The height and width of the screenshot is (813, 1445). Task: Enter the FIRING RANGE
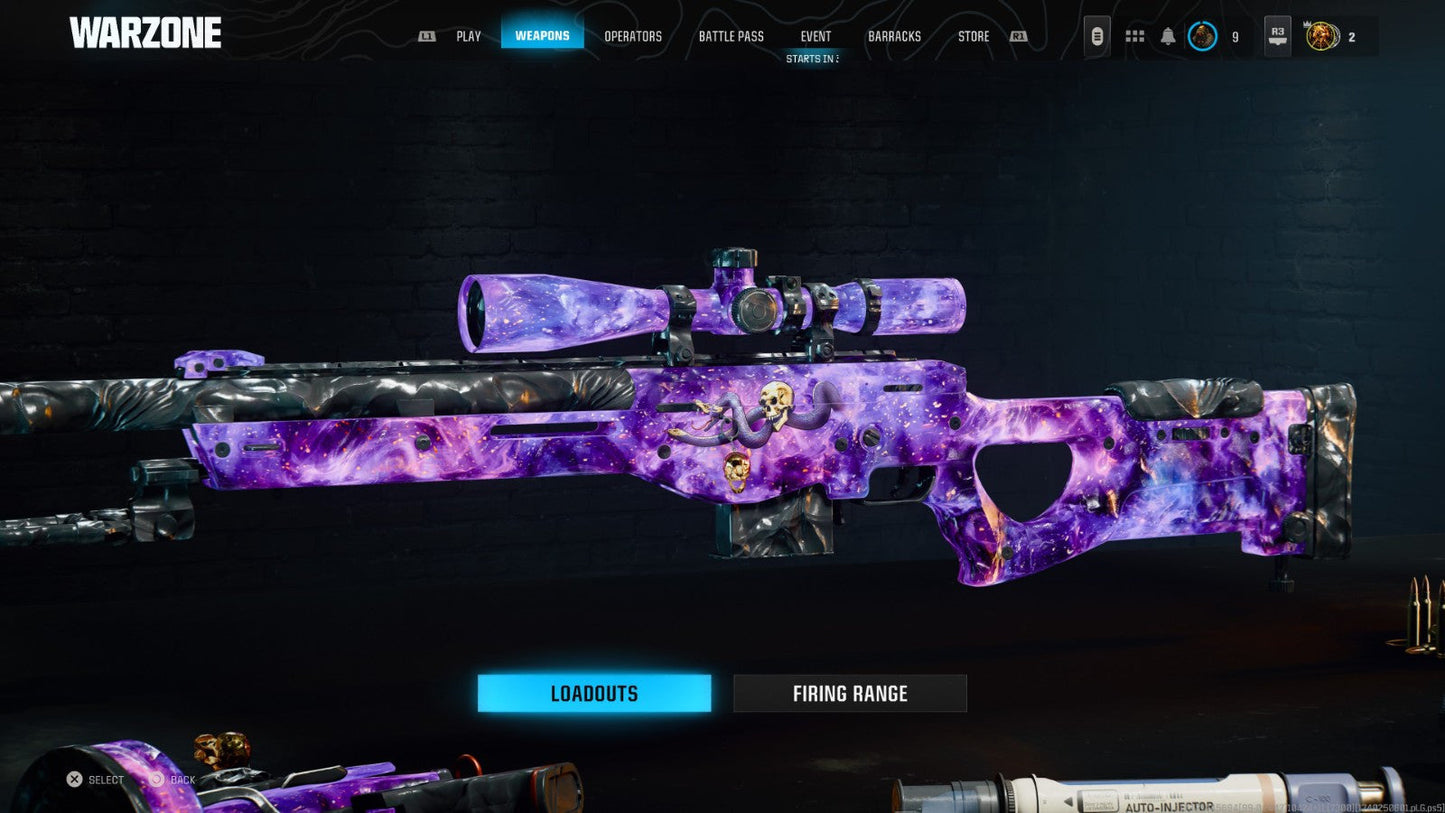coord(850,692)
